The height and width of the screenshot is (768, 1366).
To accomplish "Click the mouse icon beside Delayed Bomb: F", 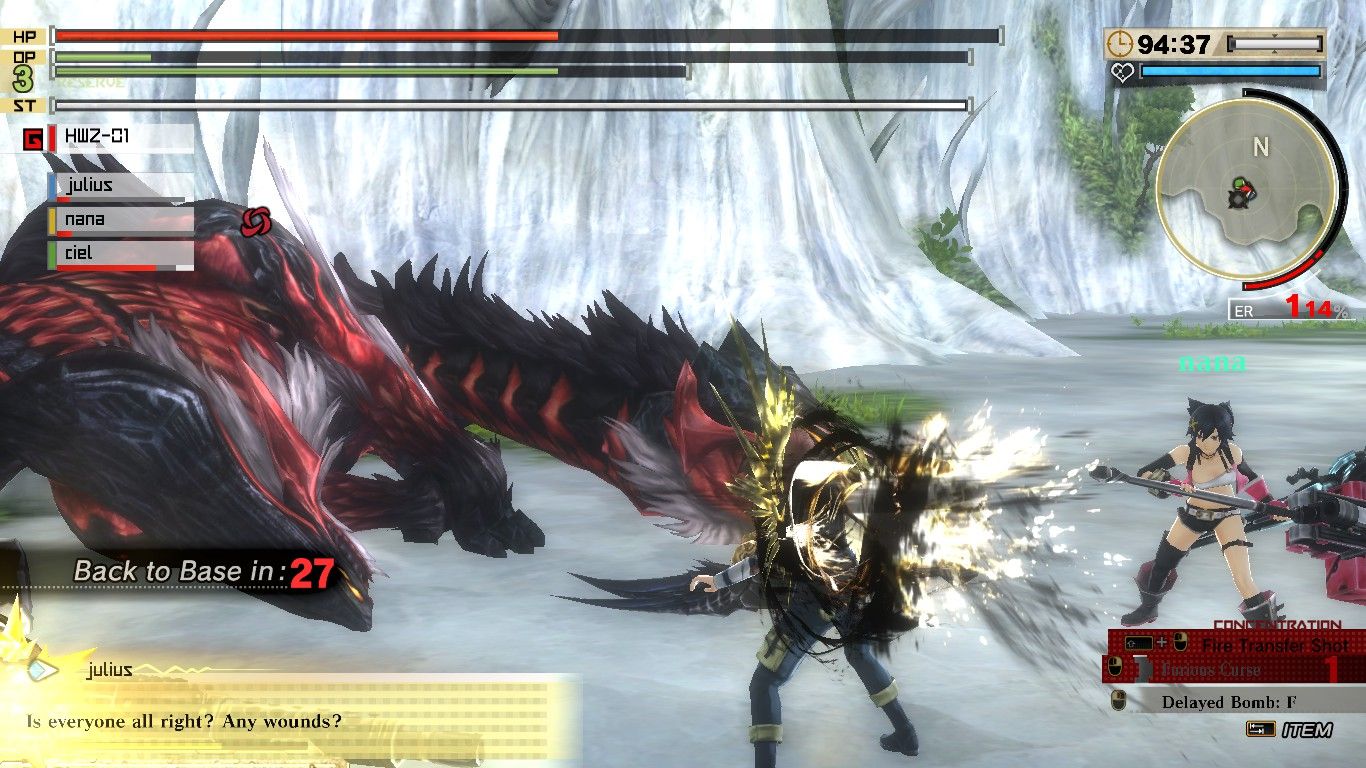I will click(x=1118, y=700).
